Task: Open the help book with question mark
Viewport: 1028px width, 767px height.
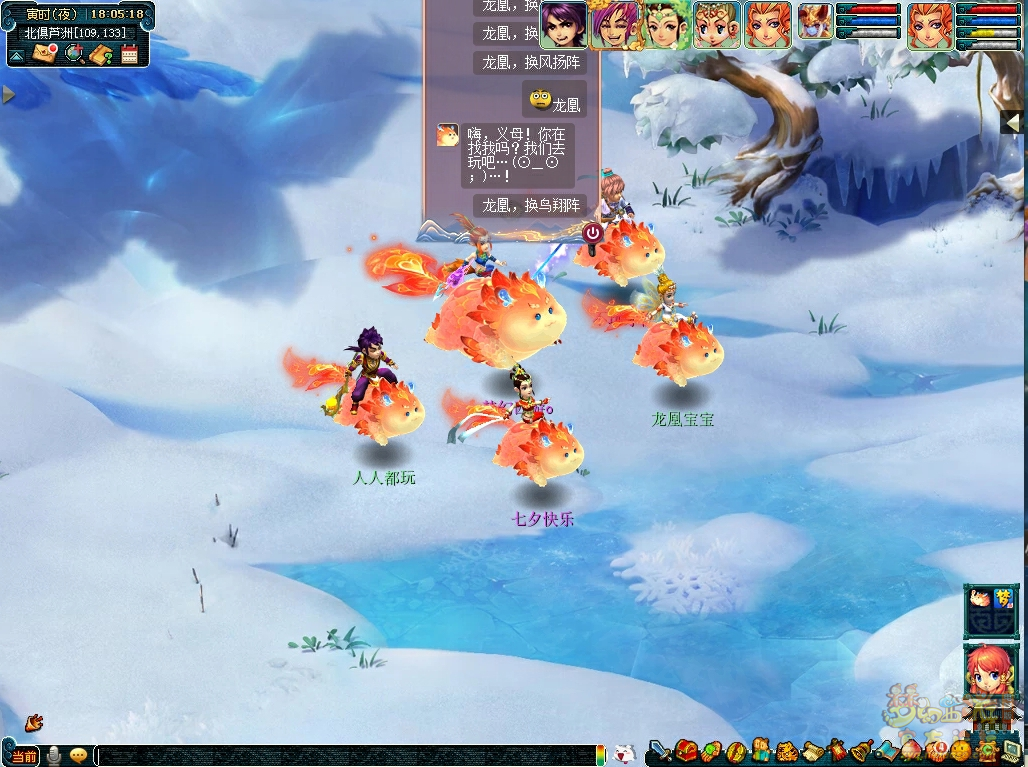Action: (100, 54)
